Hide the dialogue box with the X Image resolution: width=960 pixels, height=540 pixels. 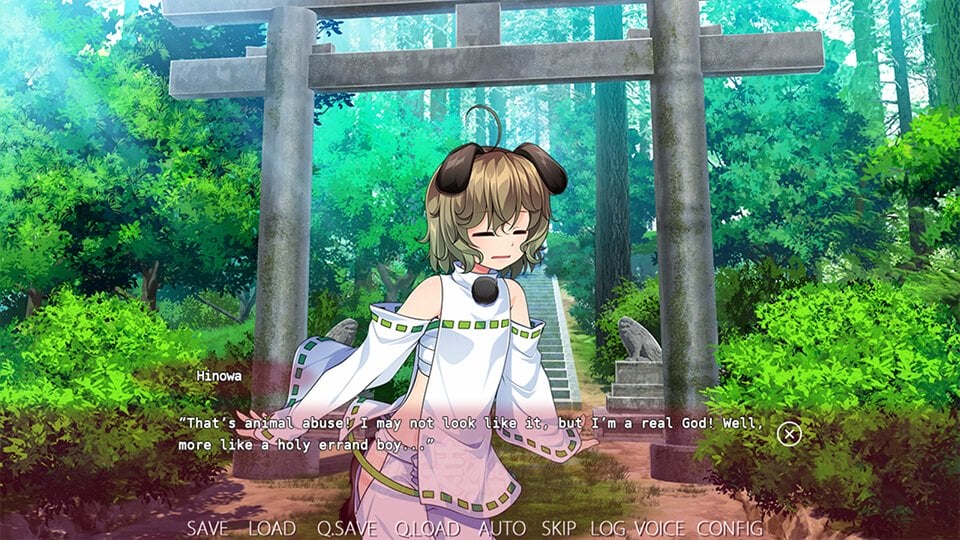pyautogui.click(x=790, y=434)
